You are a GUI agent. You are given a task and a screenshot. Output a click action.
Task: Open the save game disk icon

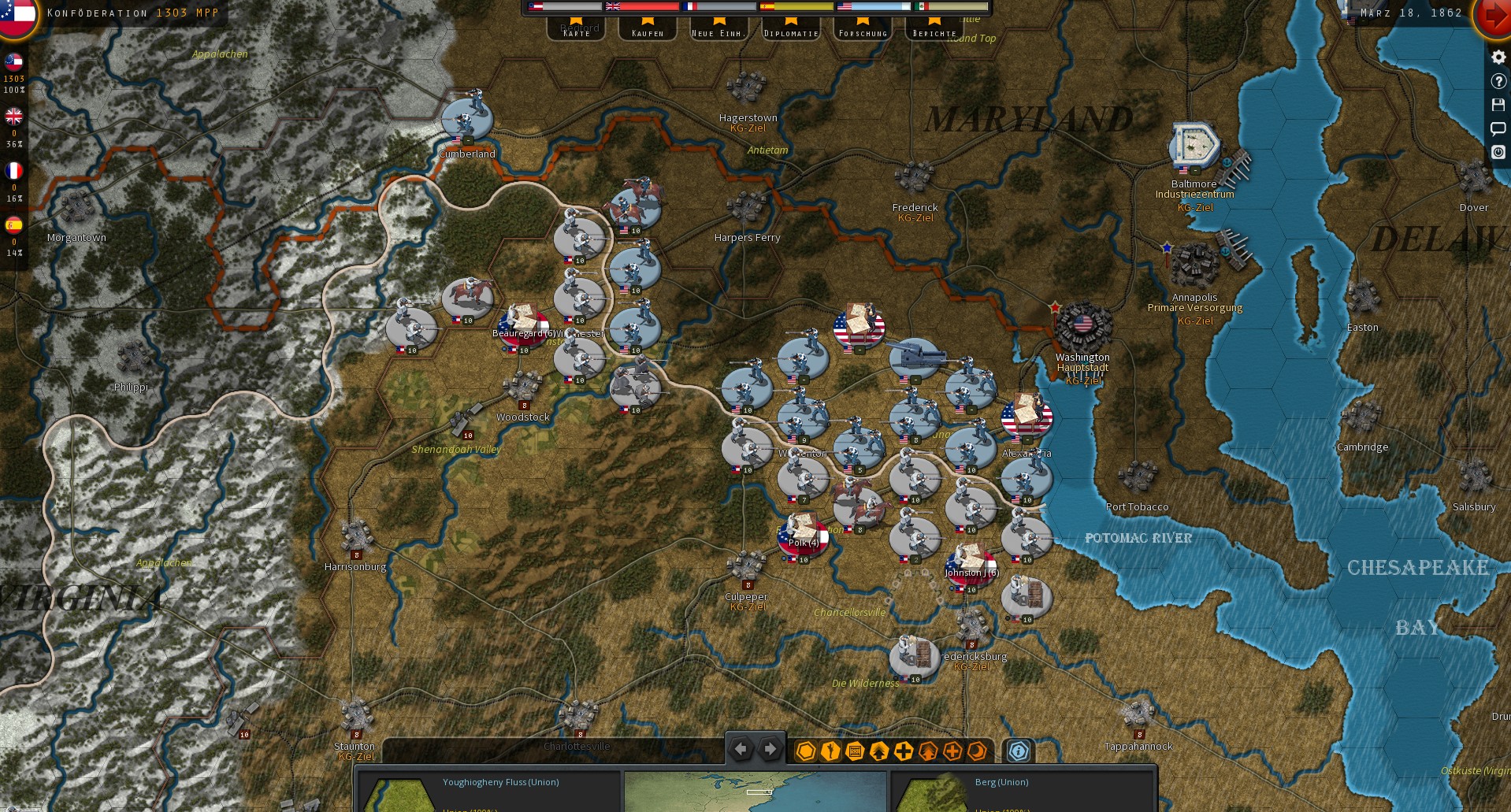[x=1498, y=105]
